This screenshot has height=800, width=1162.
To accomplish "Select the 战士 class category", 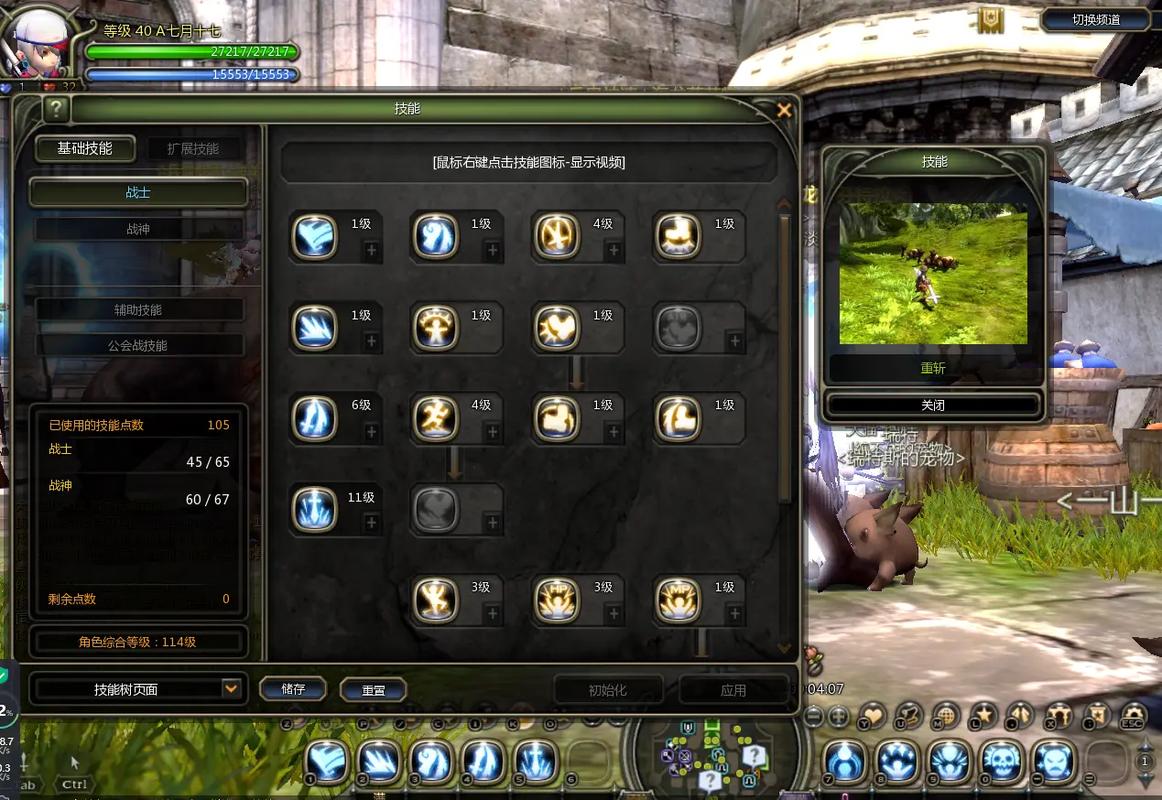I will [x=138, y=193].
